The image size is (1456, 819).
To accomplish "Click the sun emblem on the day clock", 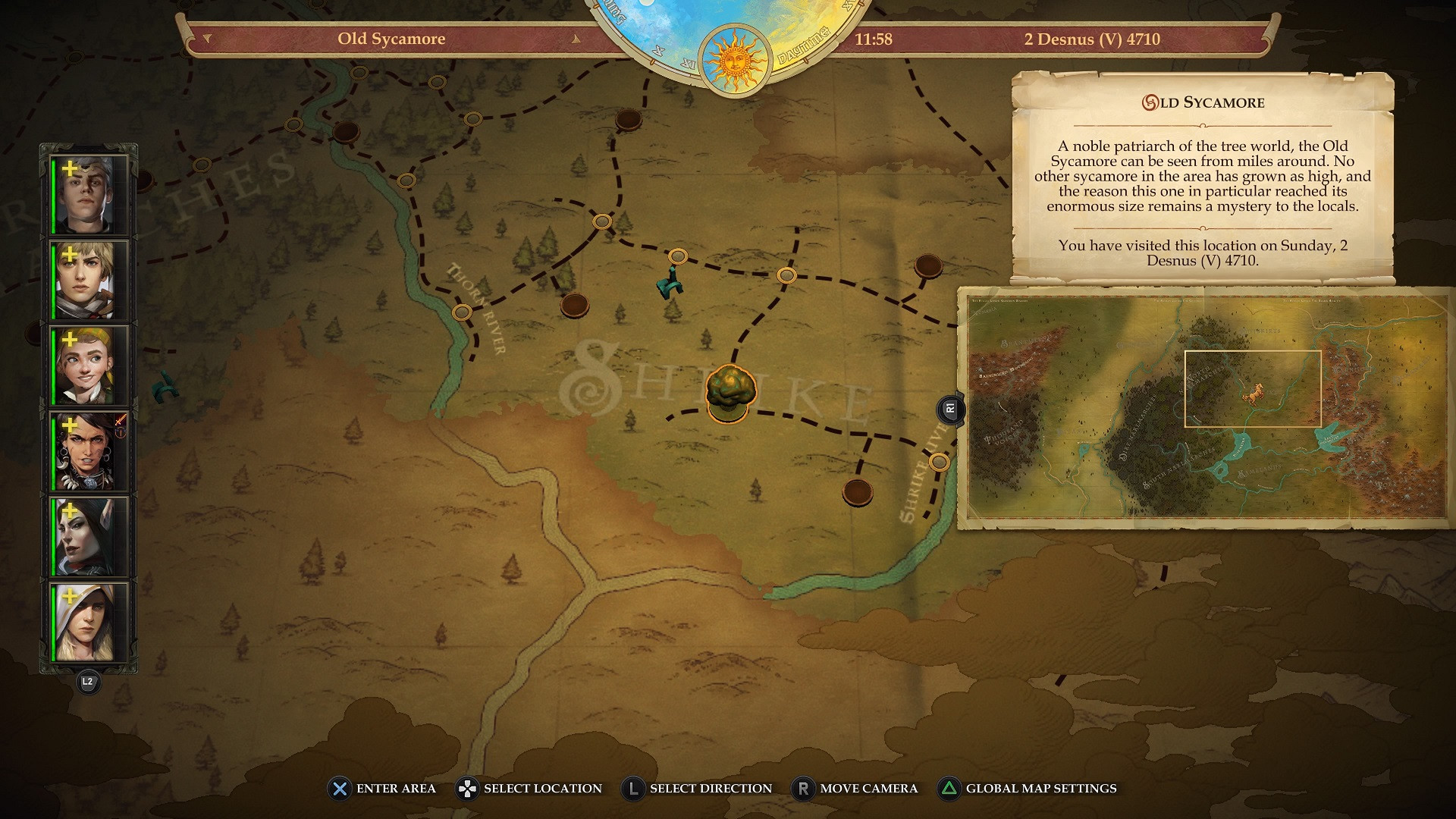I will 734,59.
